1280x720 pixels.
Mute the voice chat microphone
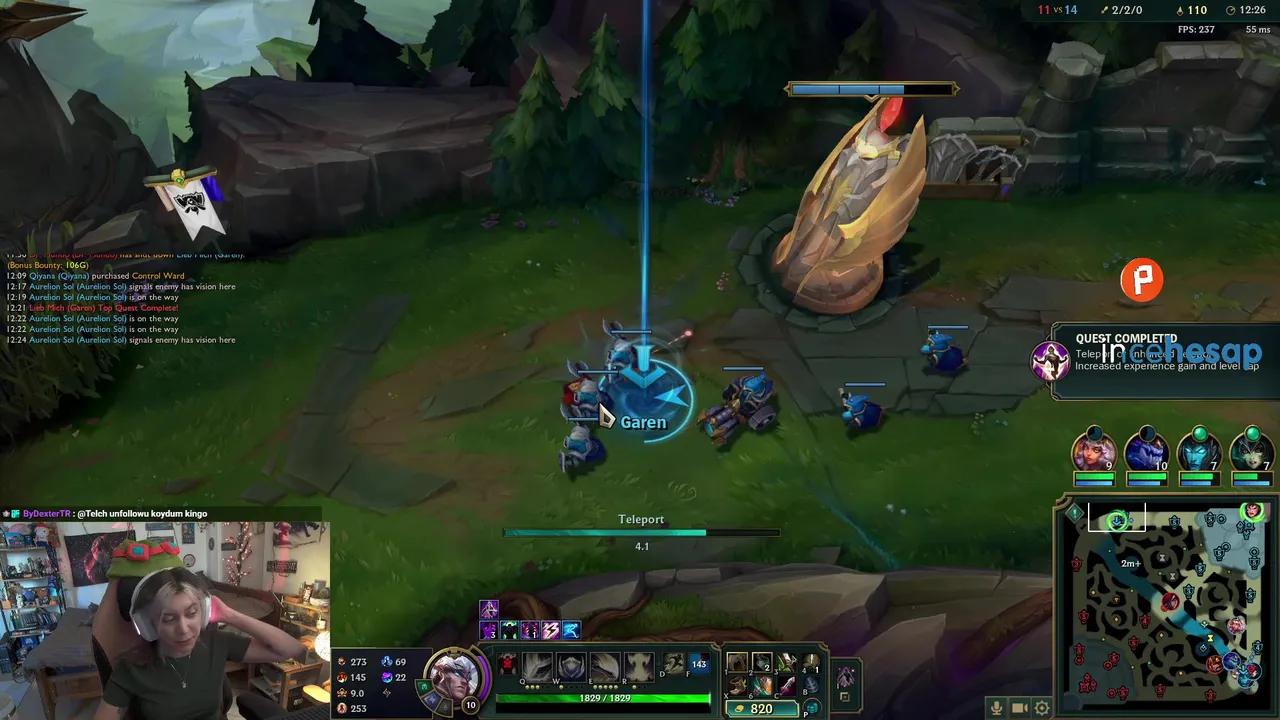tap(996, 707)
